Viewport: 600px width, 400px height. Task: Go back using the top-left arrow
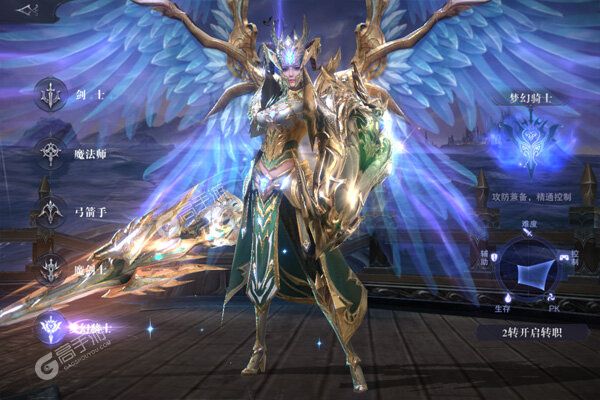27,11
